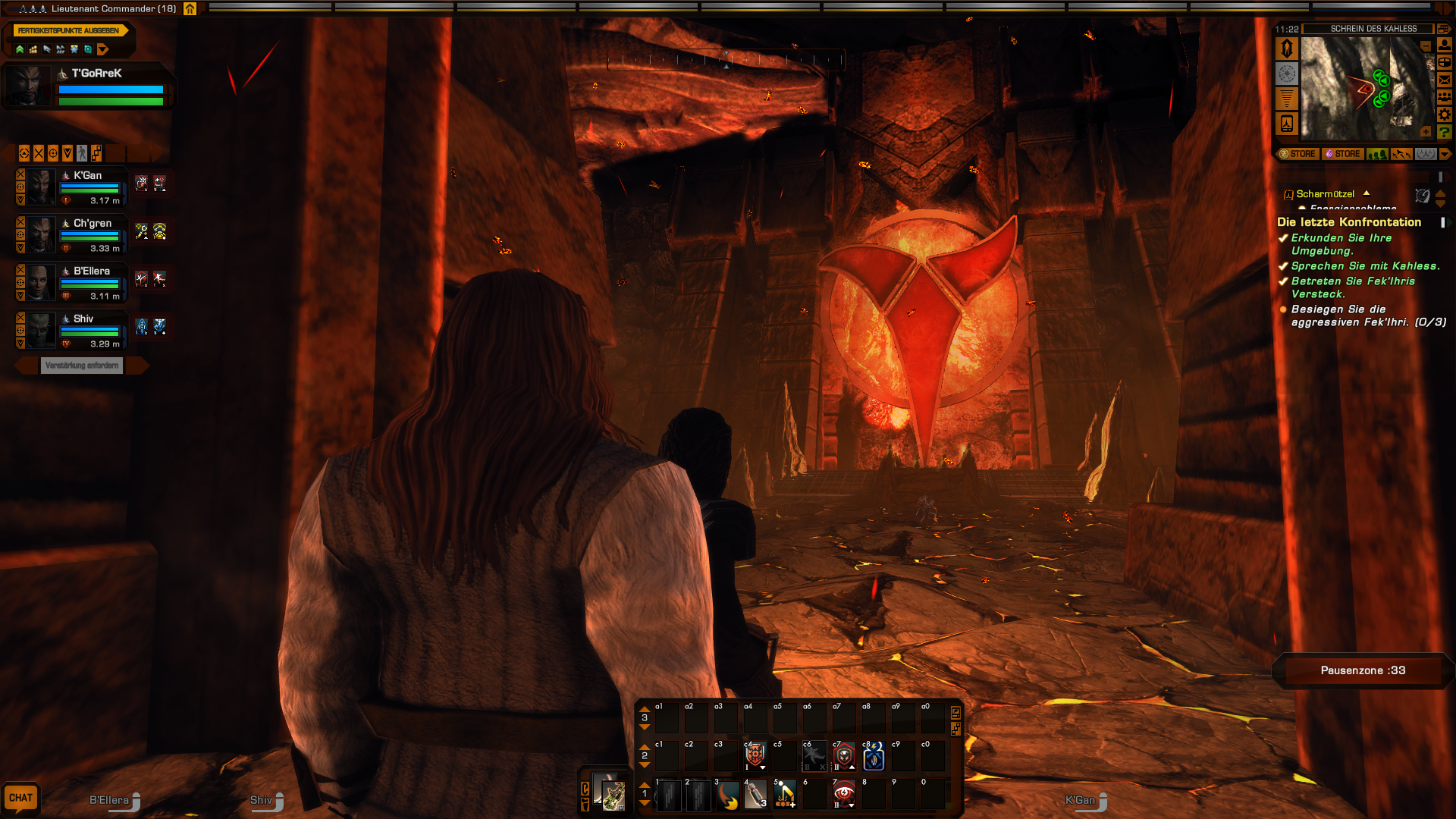Activate the blue shield ability in slot c8

pyautogui.click(x=874, y=757)
